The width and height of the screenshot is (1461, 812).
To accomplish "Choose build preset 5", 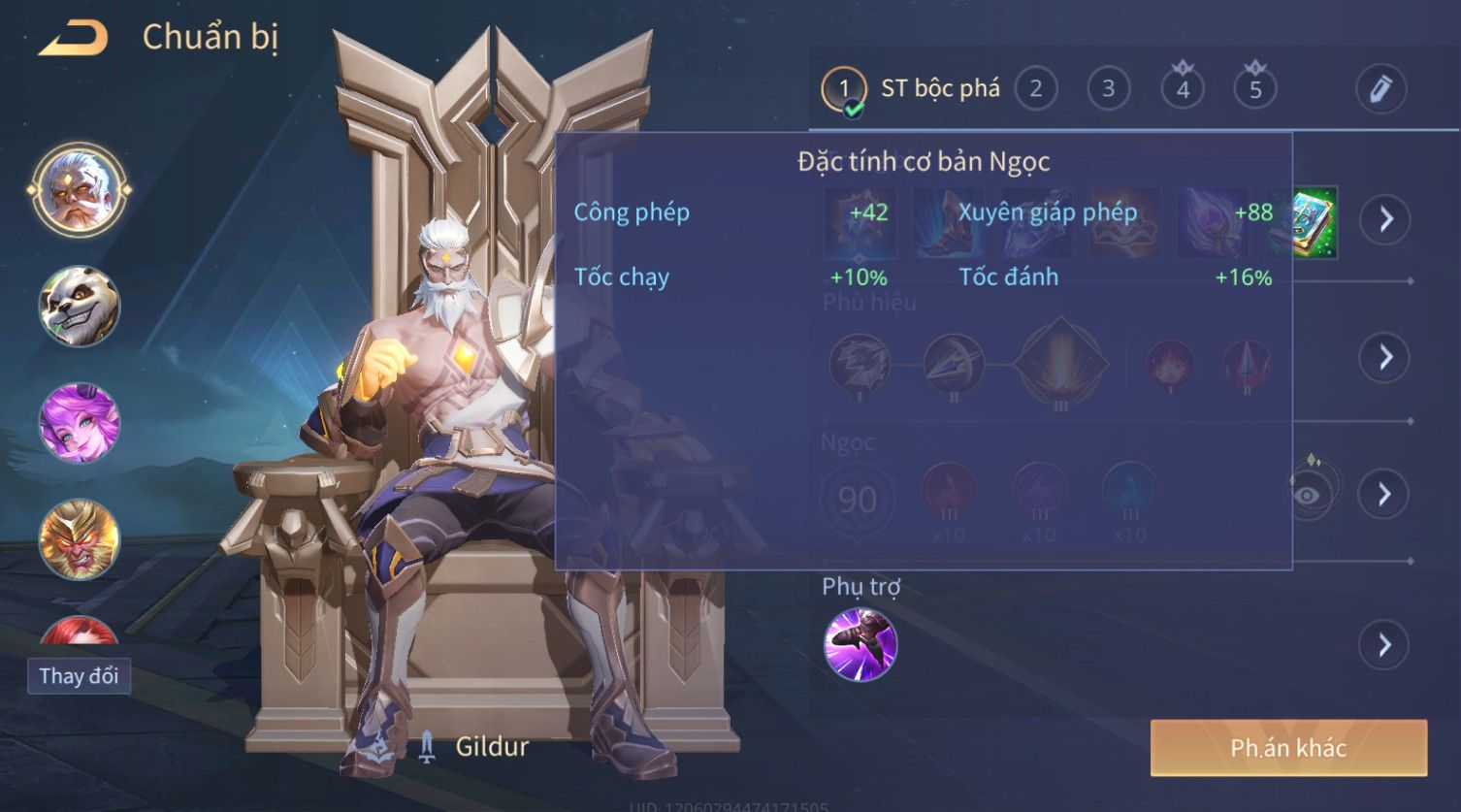I will click(1255, 89).
